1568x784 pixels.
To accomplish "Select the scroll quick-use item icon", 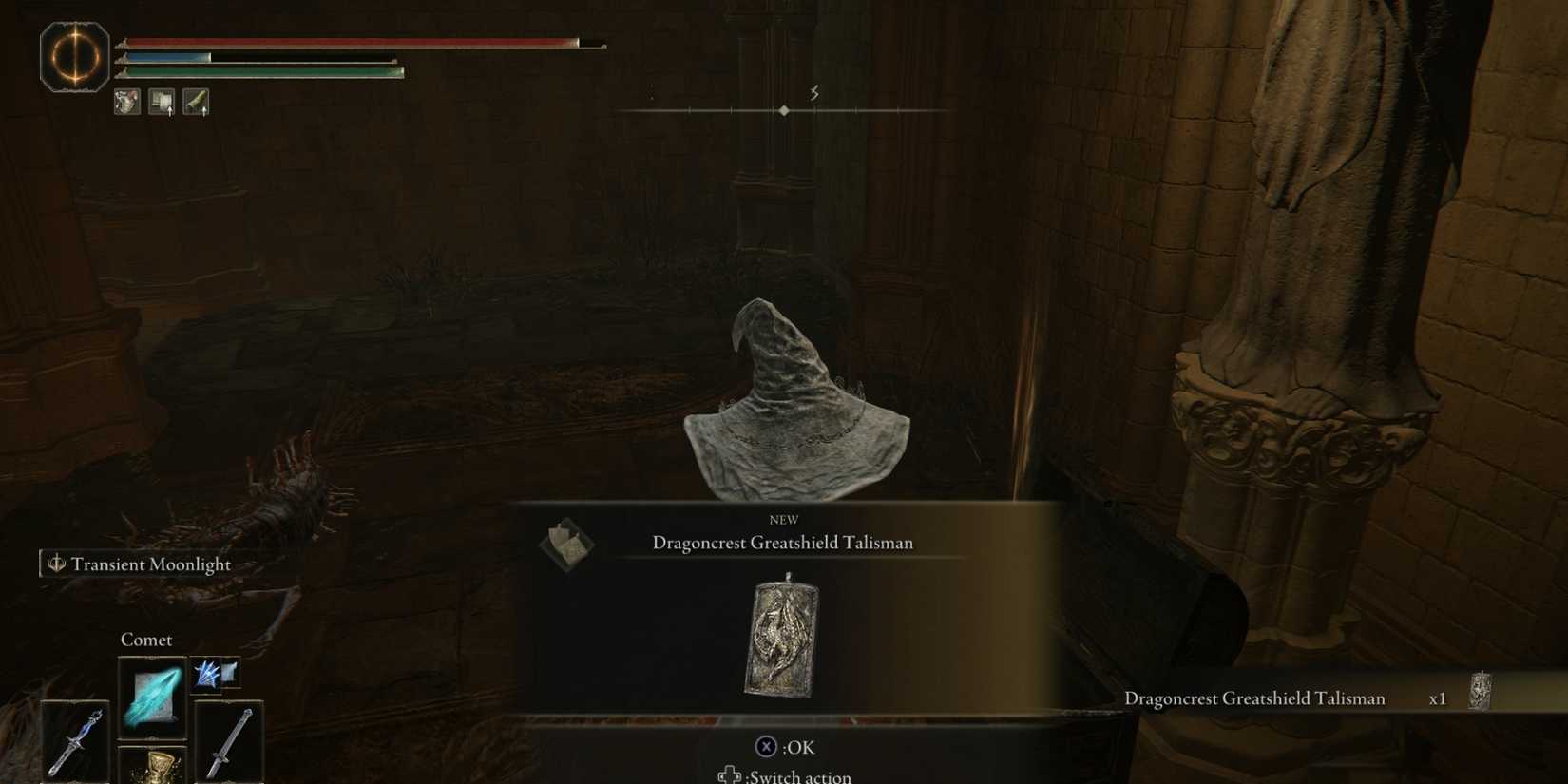I will click(162, 101).
